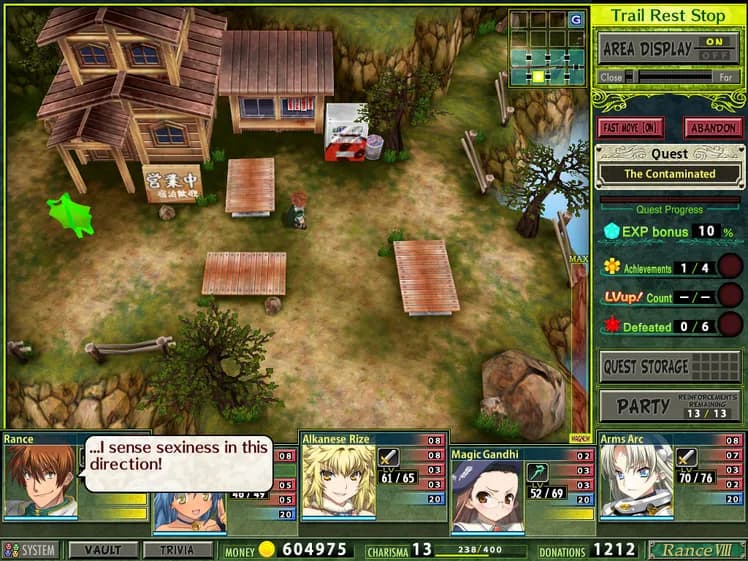
Task: Click the round button beside Achievements
Action: pos(731,266)
